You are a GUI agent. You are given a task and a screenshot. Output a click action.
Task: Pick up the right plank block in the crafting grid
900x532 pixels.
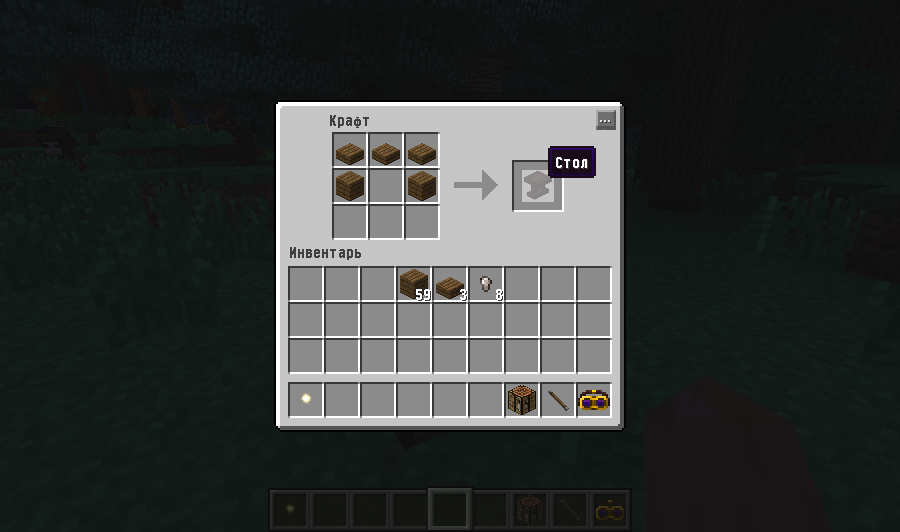click(x=422, y=186)
